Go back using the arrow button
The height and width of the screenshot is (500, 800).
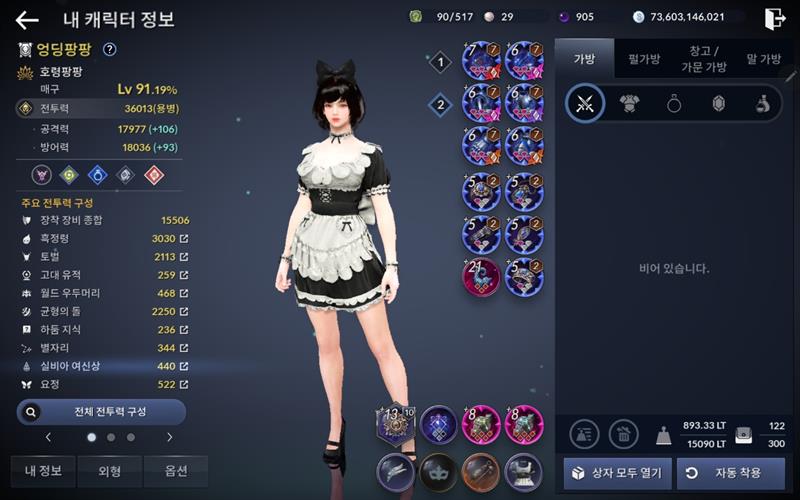pyautogui.click(x=27, y=20)
